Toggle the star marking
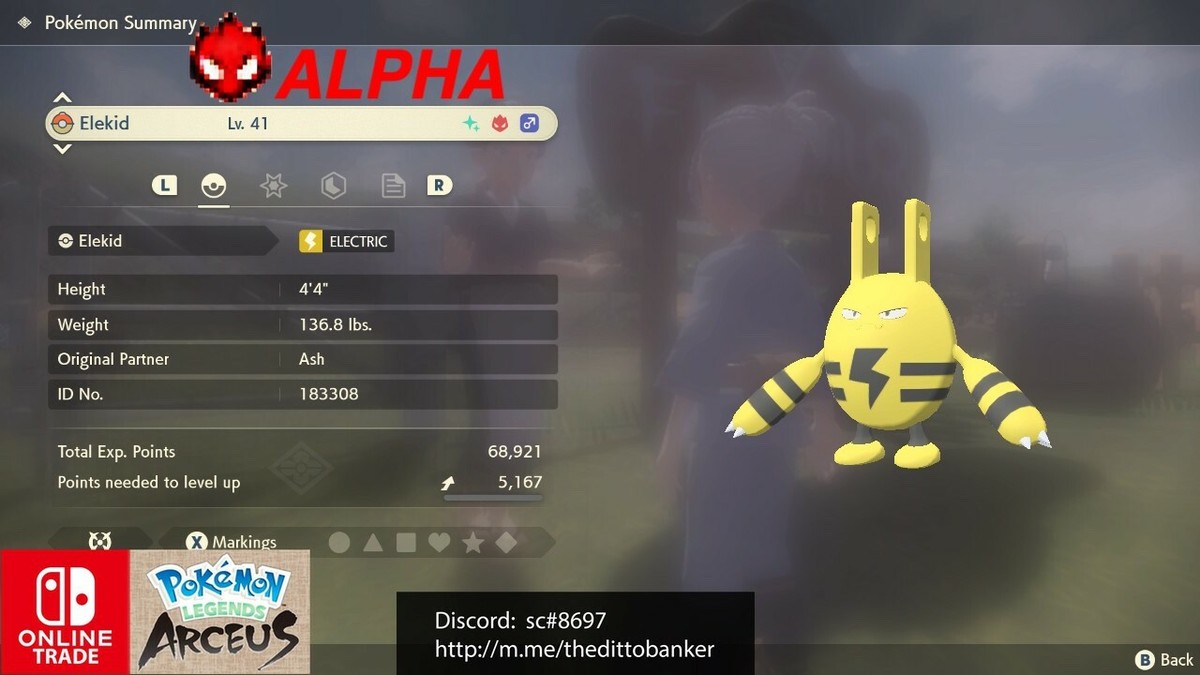The height and width of the screenshot is (675, 1200). [x=473, y=542]
